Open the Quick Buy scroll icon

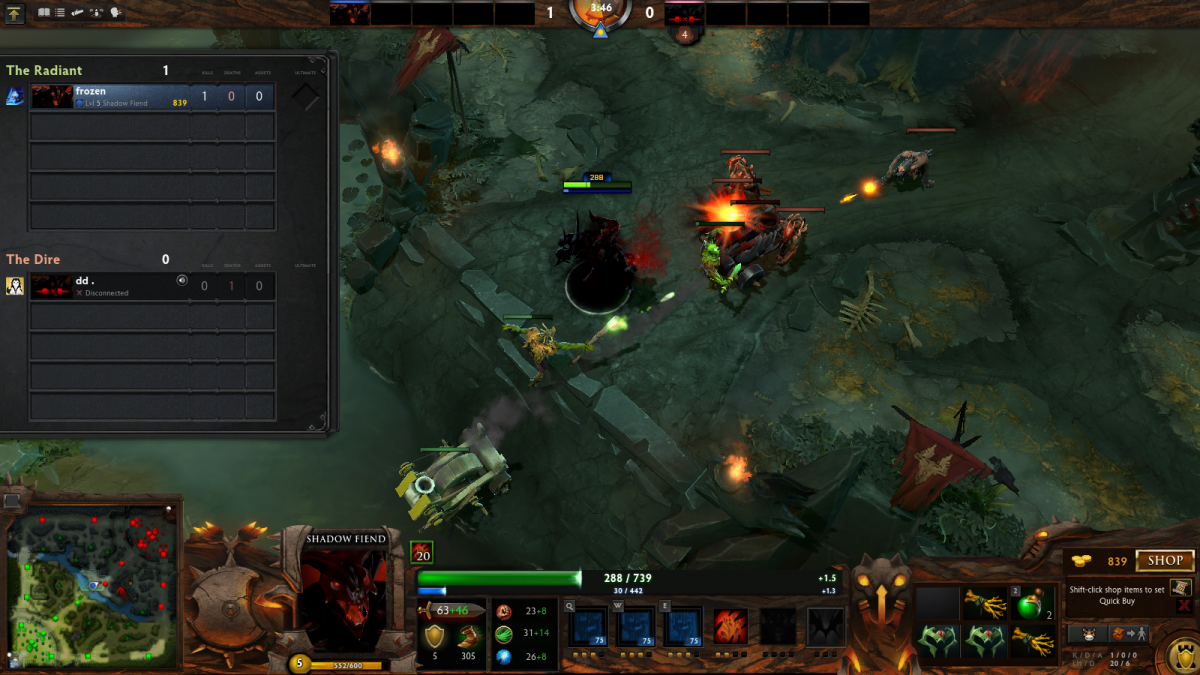[x=1181, y=588]
